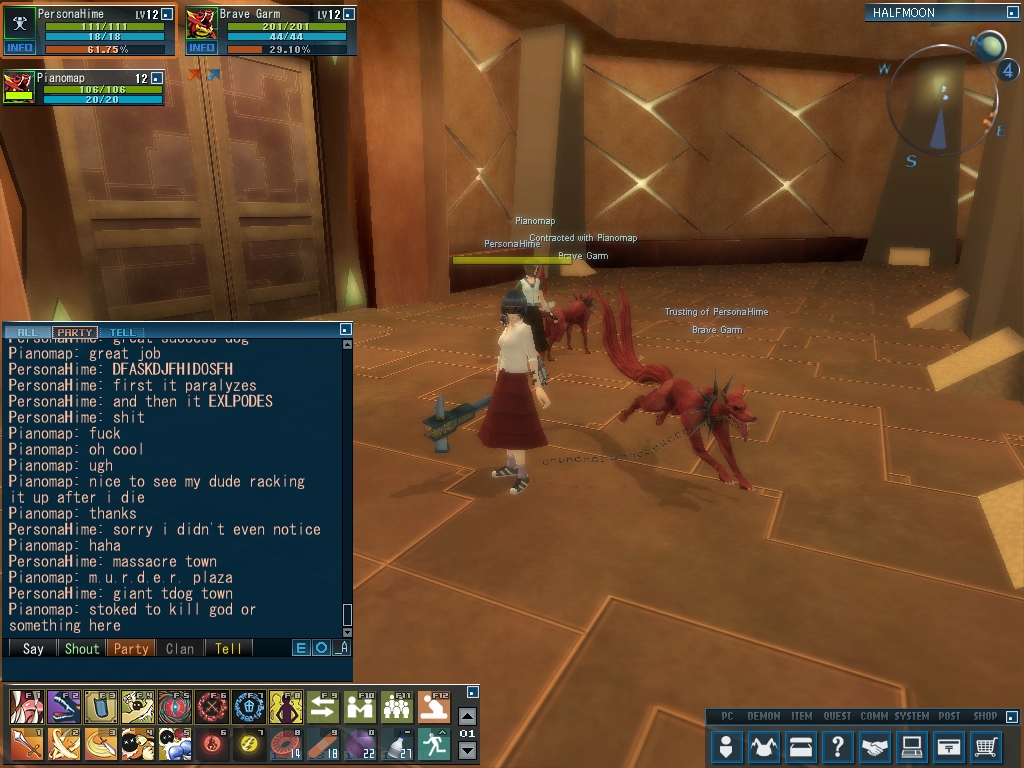The width and height of the screenshot is (1024, 768).
Task: Choose the Clan chat channel
Action: click(180, 648)
